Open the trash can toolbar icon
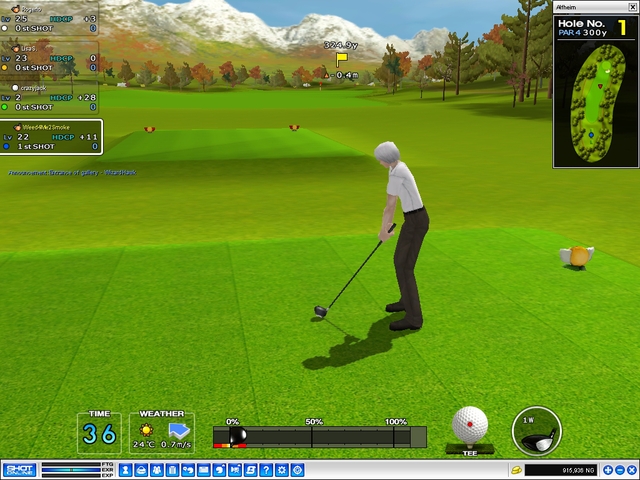 tap(172, 470)
